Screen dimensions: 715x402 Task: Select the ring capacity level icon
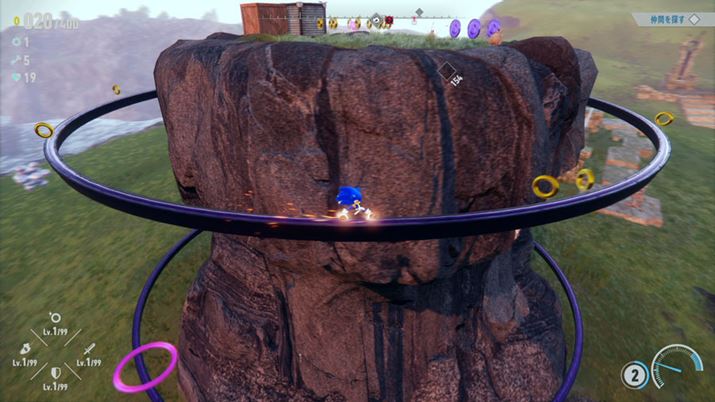55,319
